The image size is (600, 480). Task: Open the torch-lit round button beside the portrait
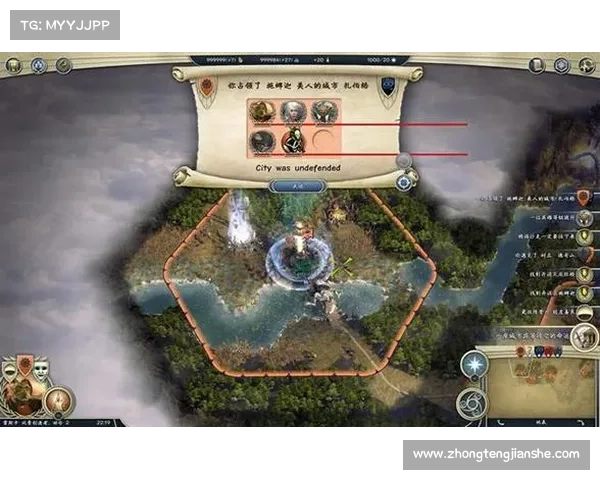point(58,400)
